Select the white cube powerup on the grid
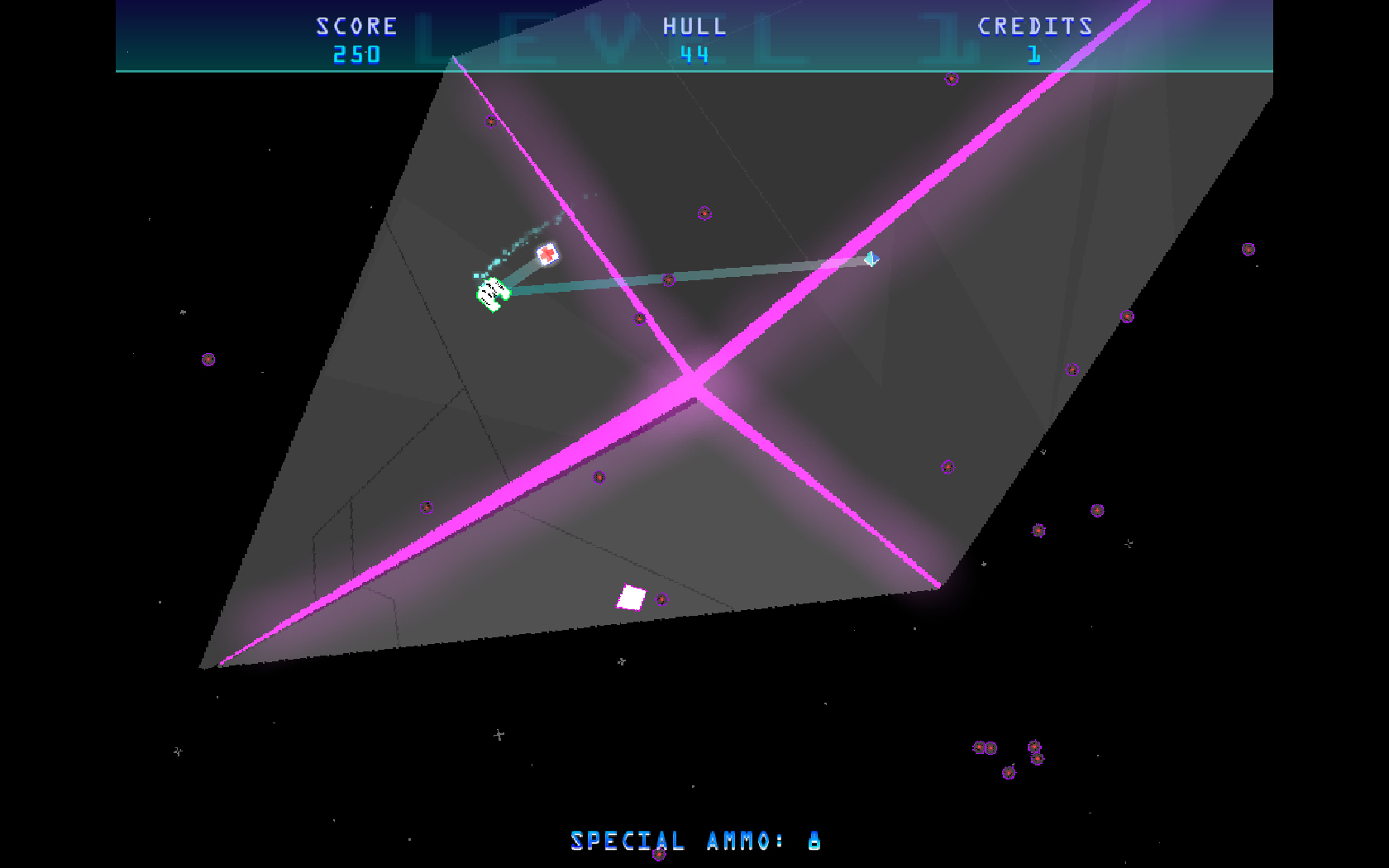 tap(631, 595)
